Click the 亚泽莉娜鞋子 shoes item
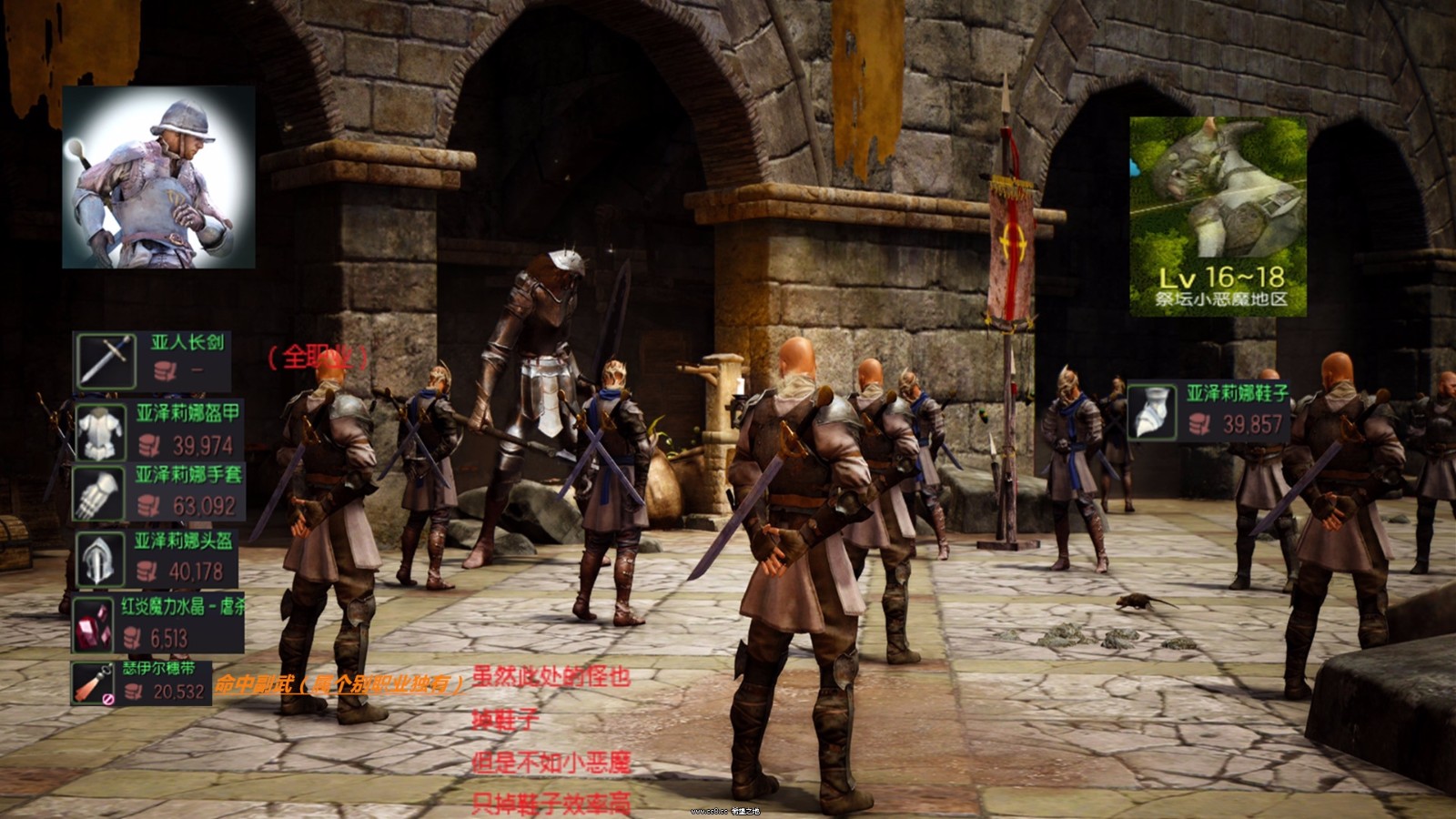This screenshot has height=819, width=1456. click(1208, 411)
